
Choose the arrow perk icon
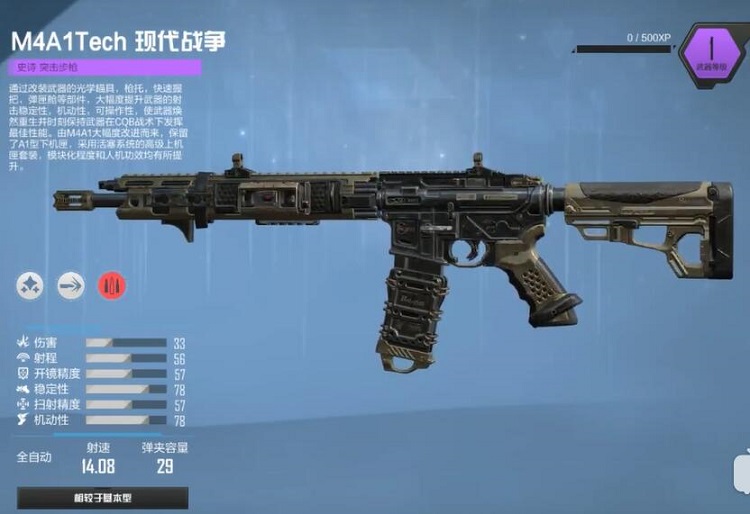[x=70, y=285]
